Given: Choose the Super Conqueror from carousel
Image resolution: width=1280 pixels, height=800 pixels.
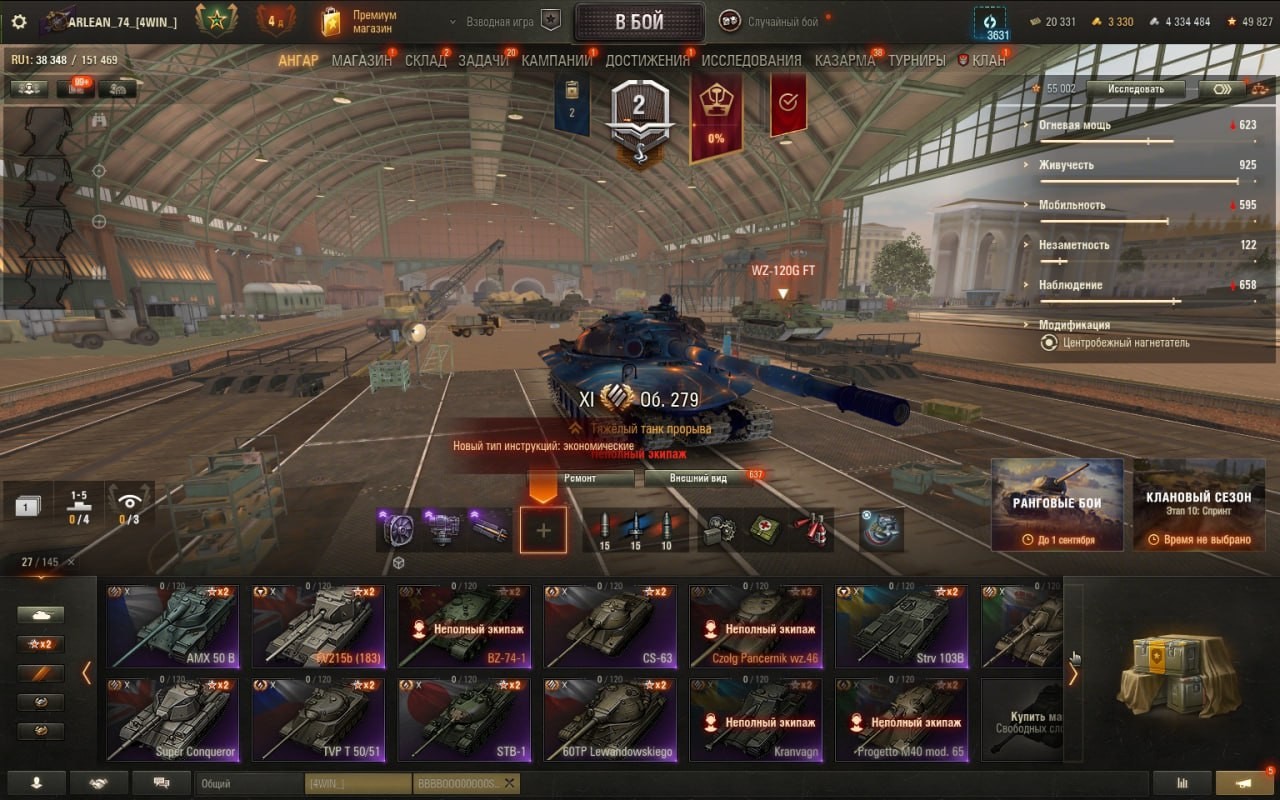Looking at the screenshot, I should [x=173, y=720].
